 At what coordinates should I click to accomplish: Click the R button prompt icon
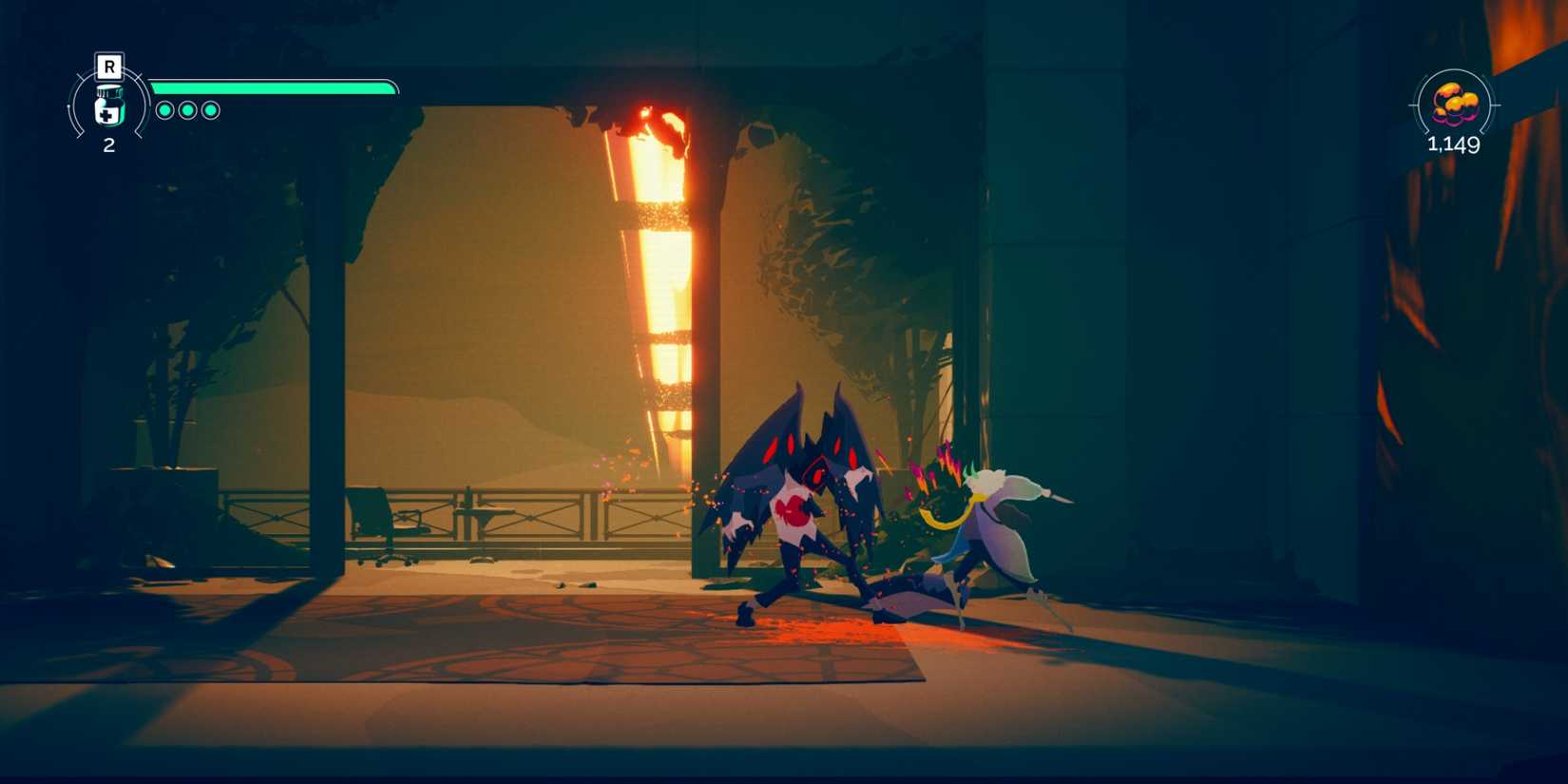coord(110,66)
